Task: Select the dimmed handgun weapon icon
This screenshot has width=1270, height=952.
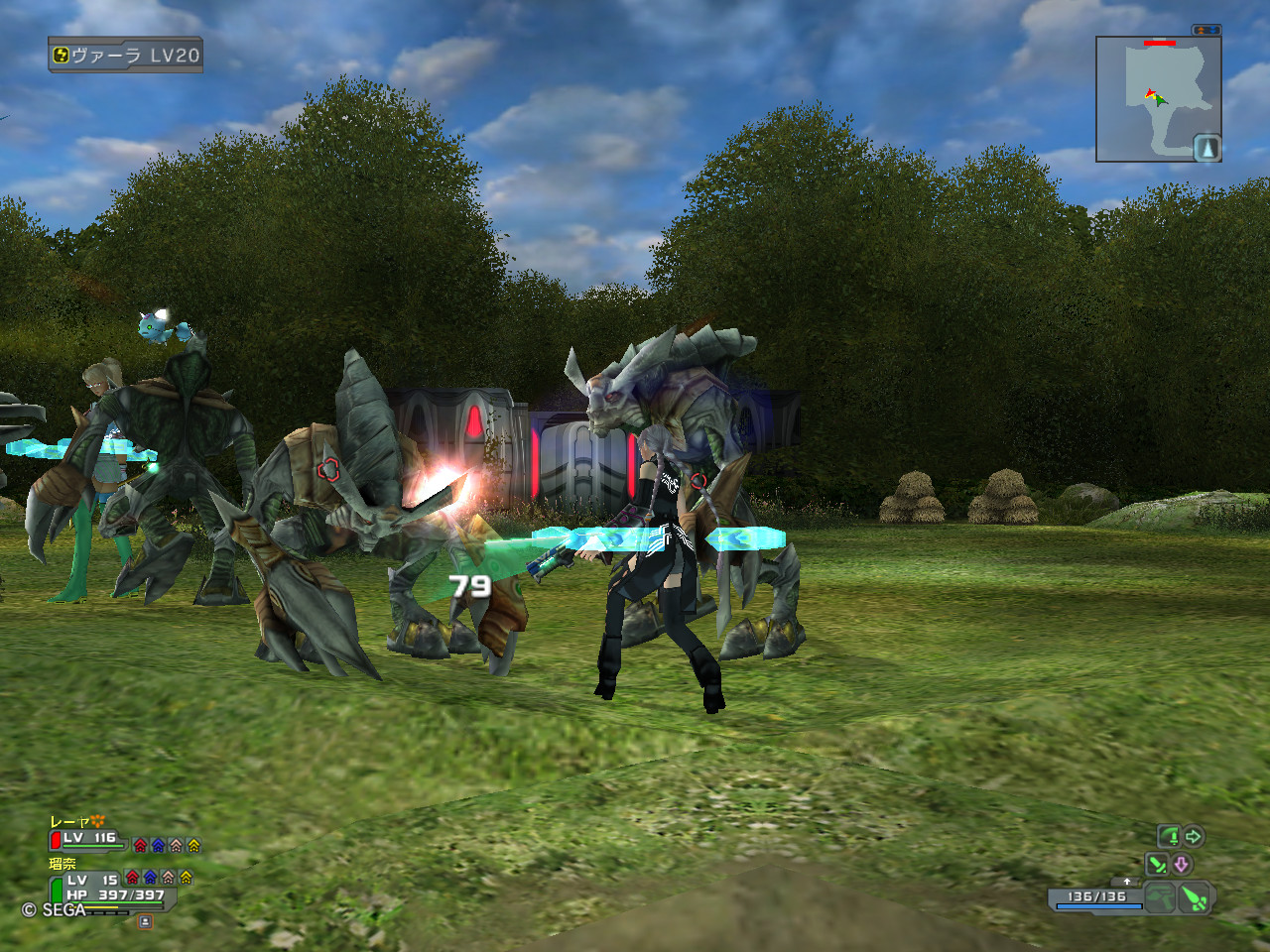Action: pos(1160,898)
